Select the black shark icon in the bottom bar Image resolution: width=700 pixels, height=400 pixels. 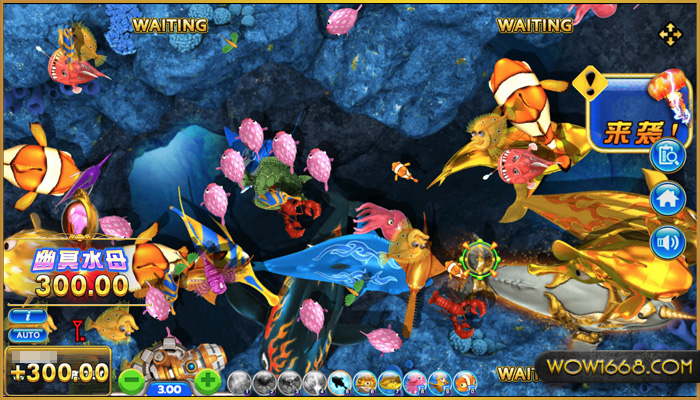(x=340, y=382)
